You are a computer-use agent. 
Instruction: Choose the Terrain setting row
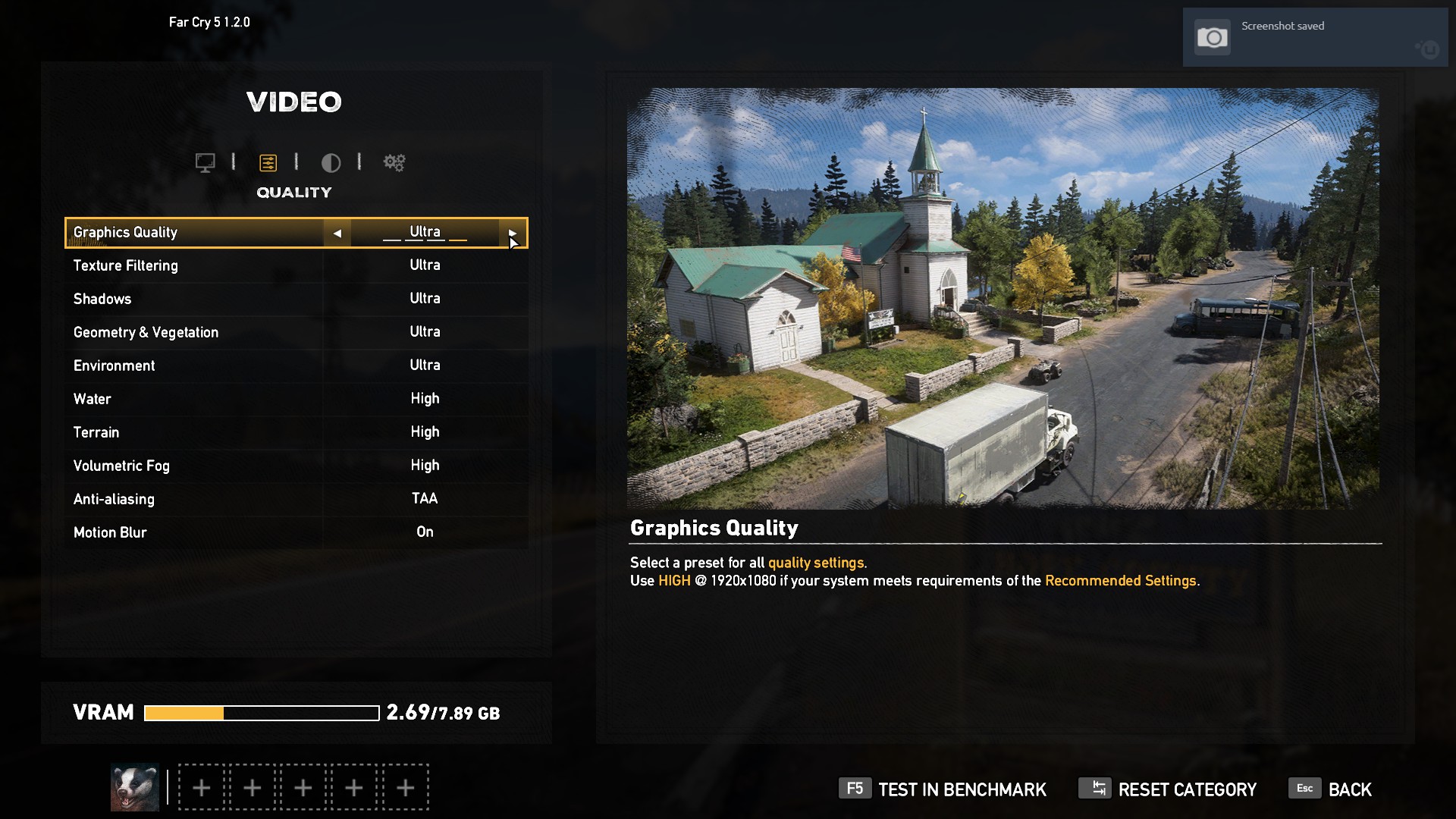coord(296,432)
